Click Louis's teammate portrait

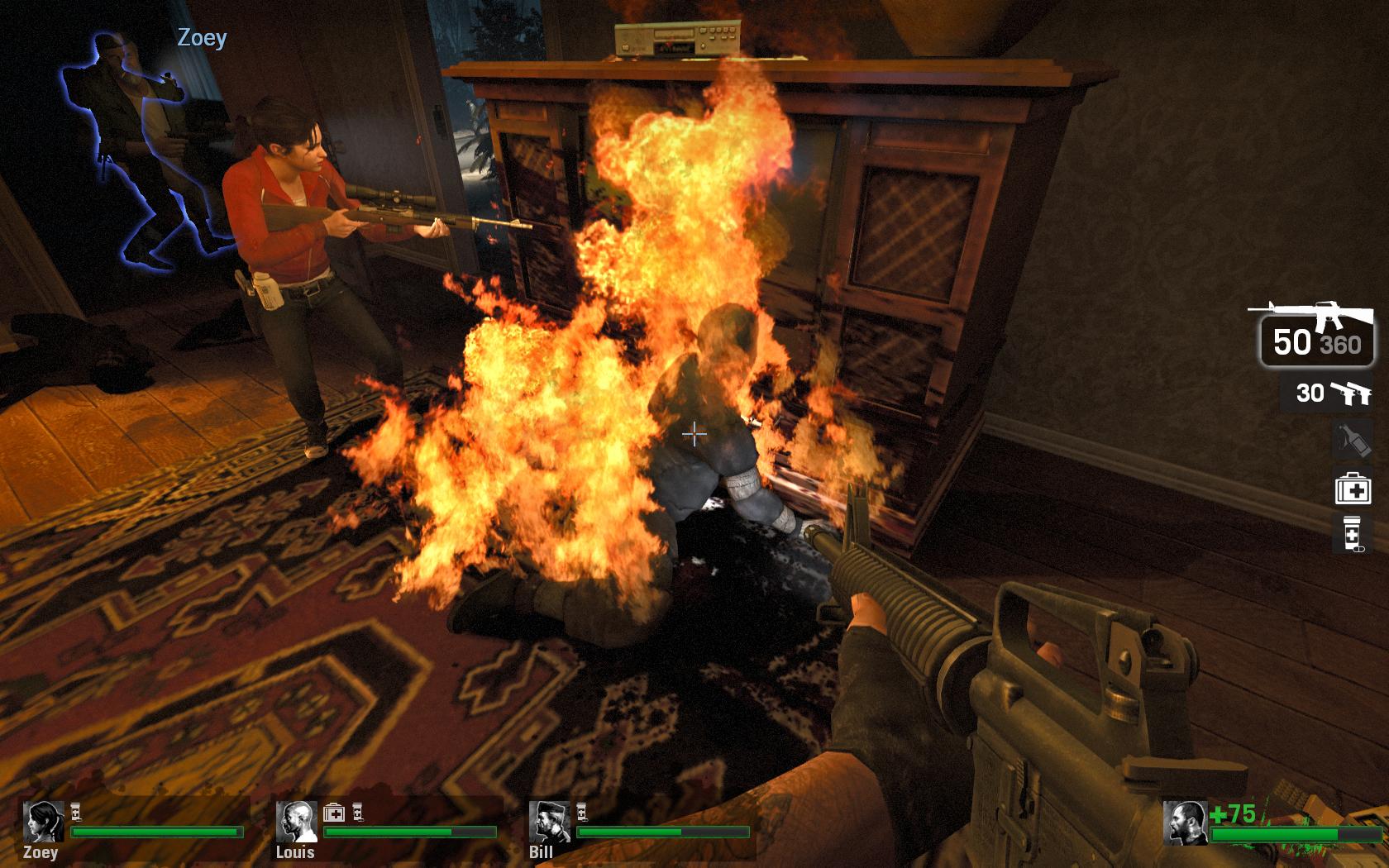(x=296, y=822)
